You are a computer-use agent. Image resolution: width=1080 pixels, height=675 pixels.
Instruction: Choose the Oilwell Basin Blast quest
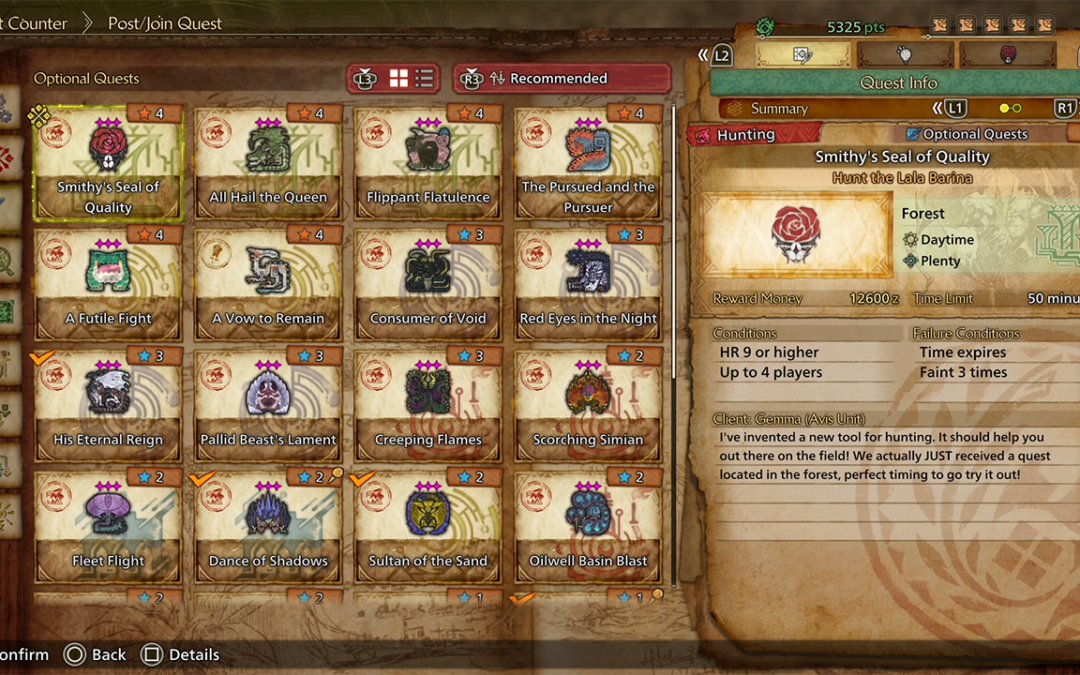point(588,527)
